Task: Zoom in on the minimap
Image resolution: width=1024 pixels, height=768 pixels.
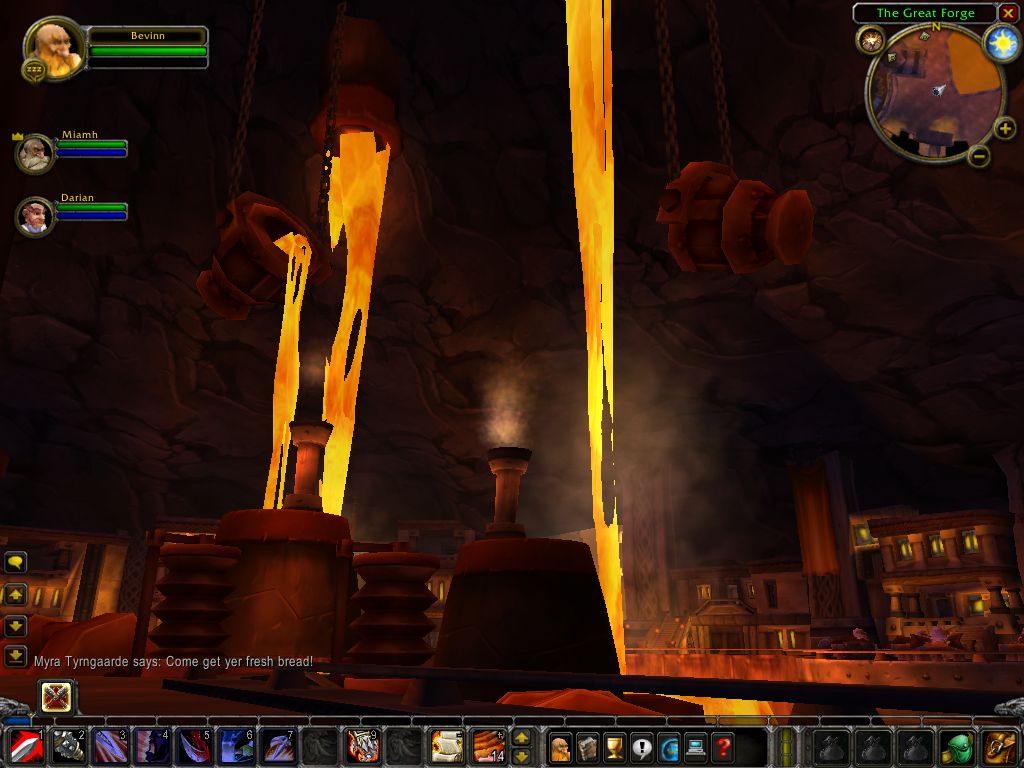Action: [x=1005, y=129]
